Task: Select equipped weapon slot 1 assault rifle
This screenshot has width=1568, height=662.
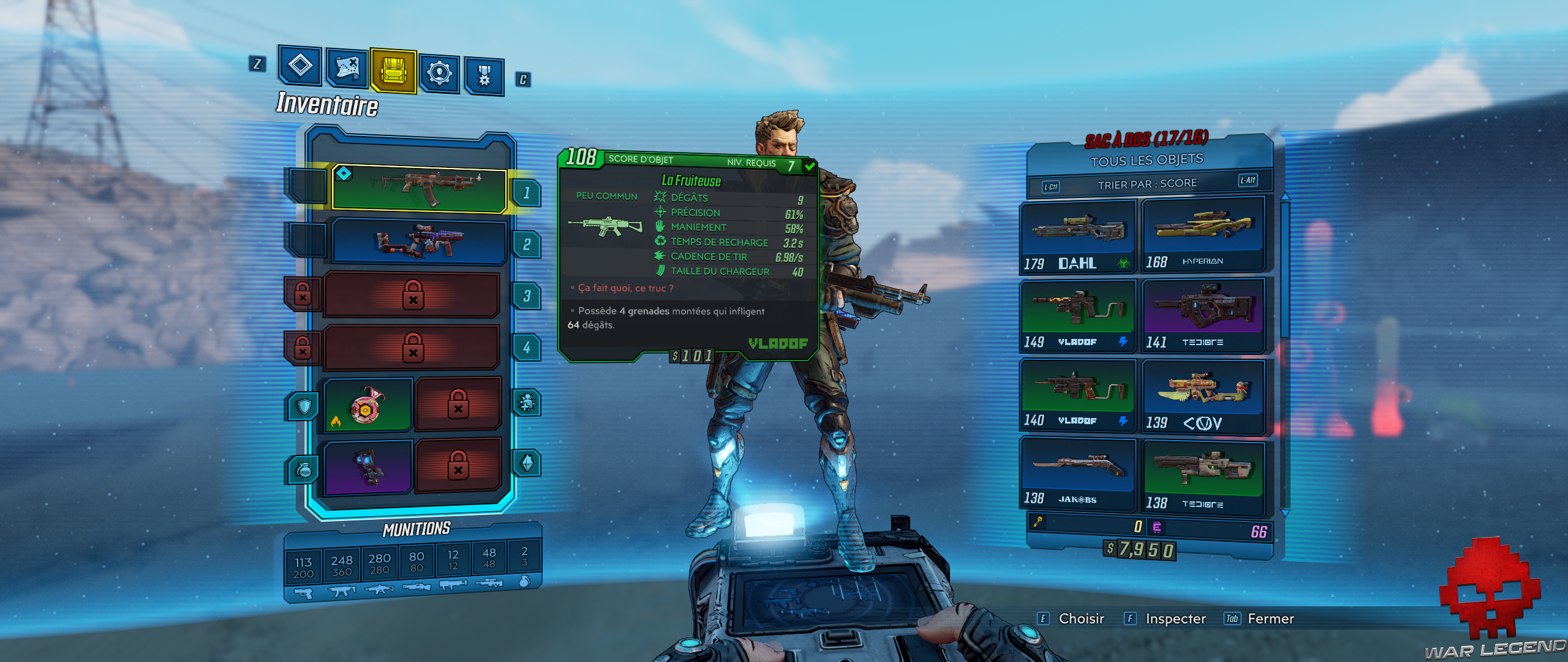Action: [x=419, y=189]
